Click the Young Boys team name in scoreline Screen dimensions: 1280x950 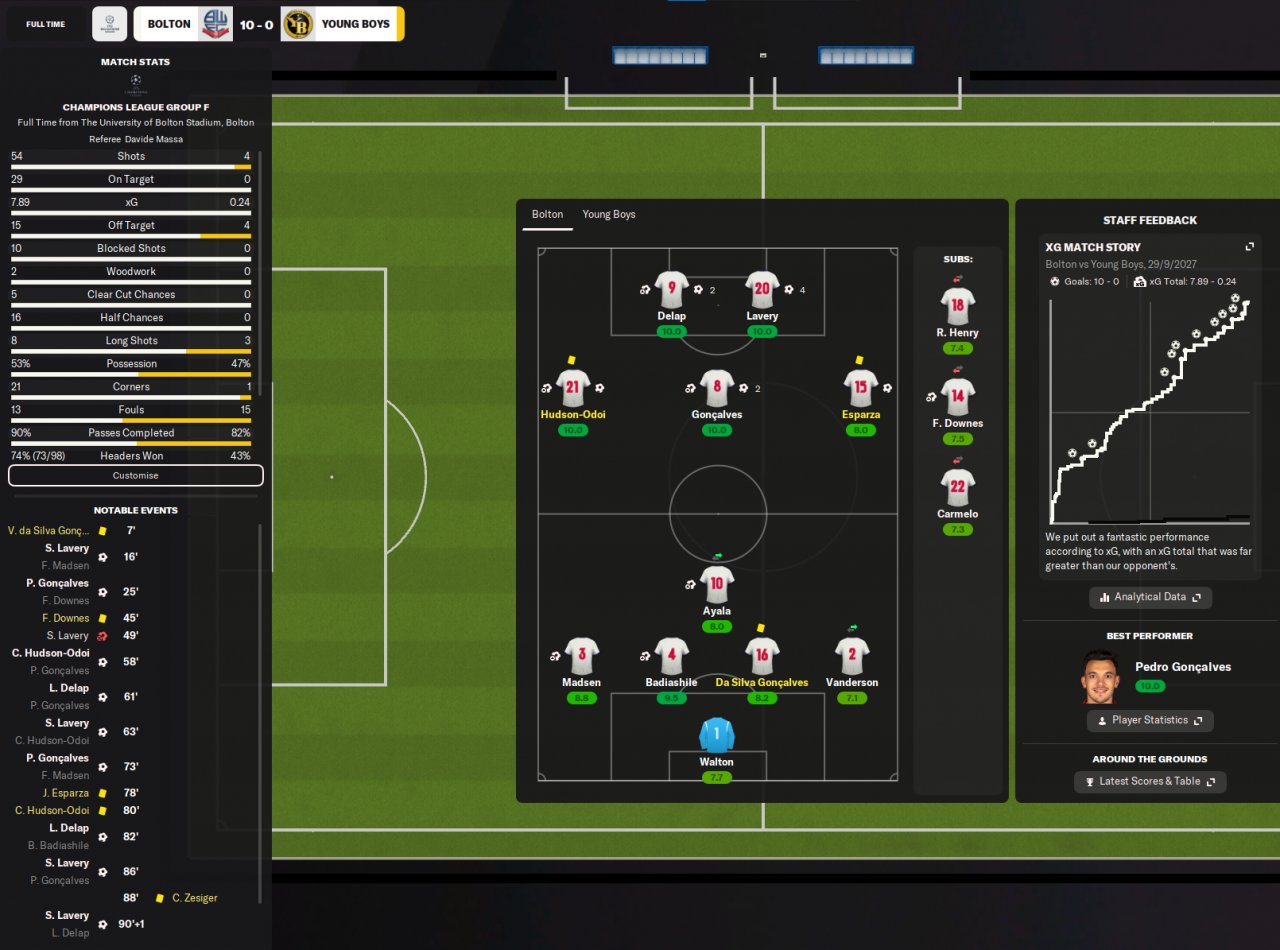355,24
